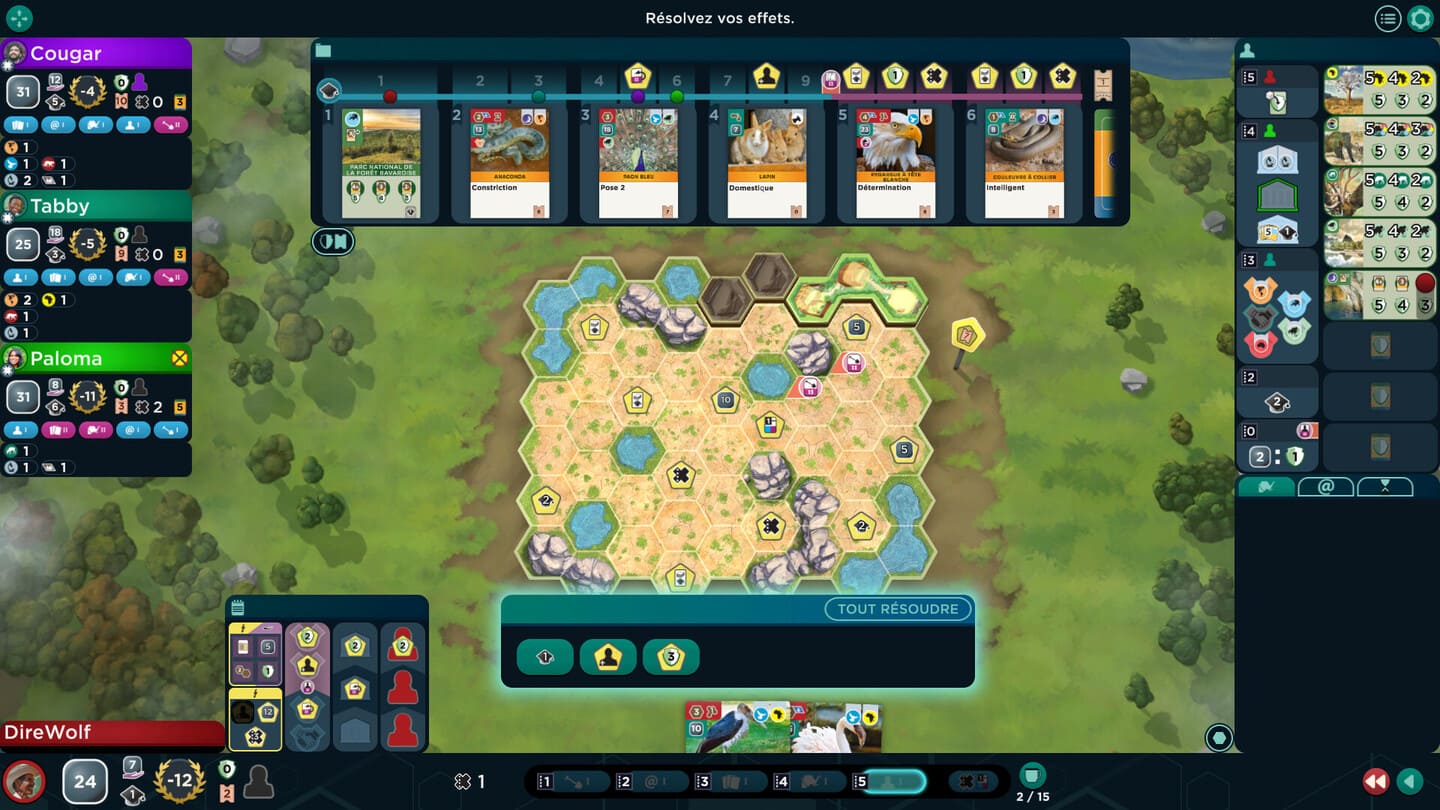Select the flamingo card in hand
Screen dimensions: 1440x810
835,728
